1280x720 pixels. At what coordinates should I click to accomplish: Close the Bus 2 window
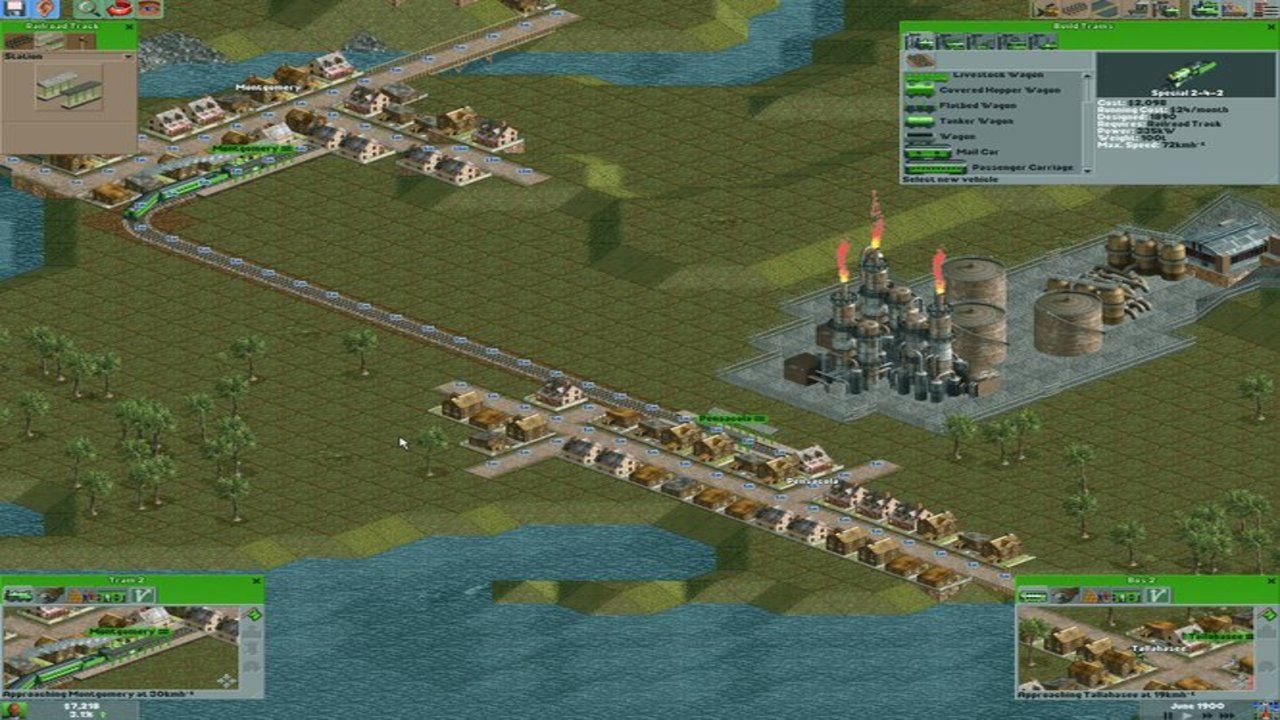pyautogui.click(x=1270, y=580)
